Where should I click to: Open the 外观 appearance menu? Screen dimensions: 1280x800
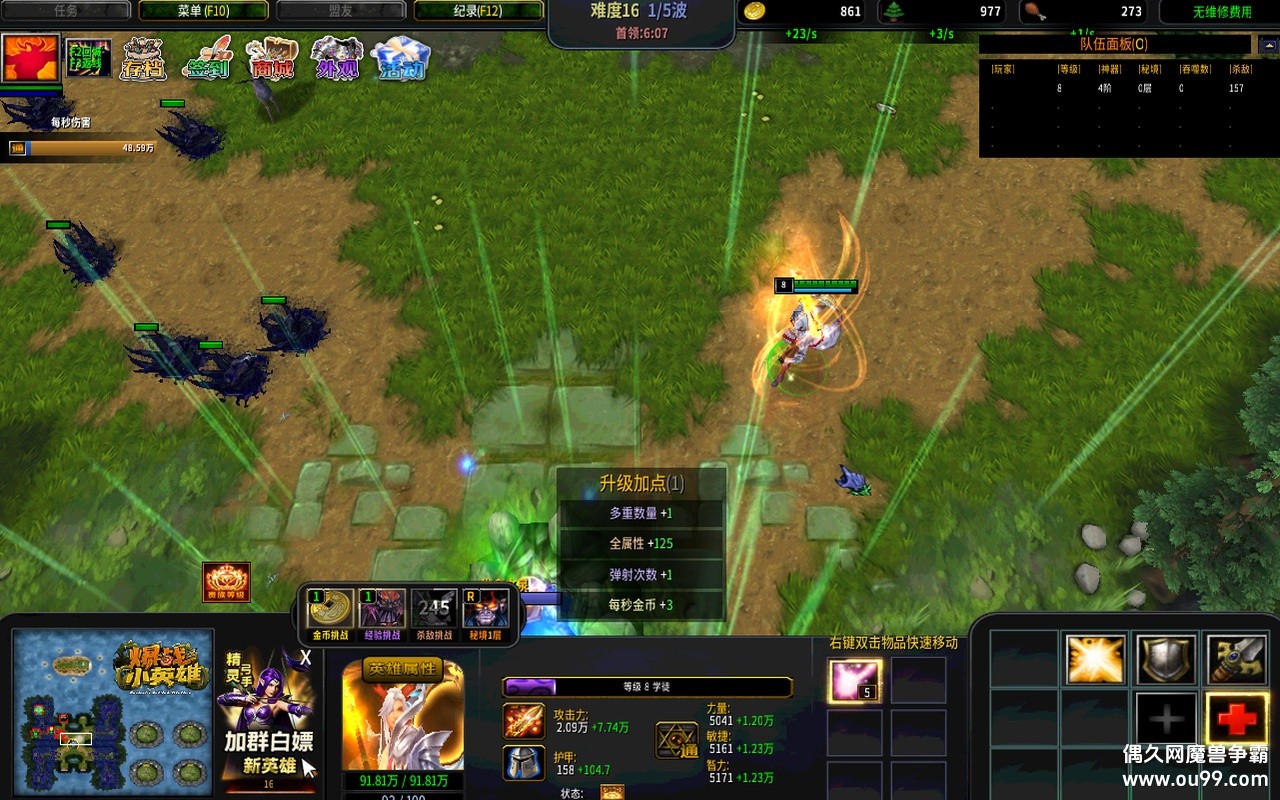tap(336, 59)
